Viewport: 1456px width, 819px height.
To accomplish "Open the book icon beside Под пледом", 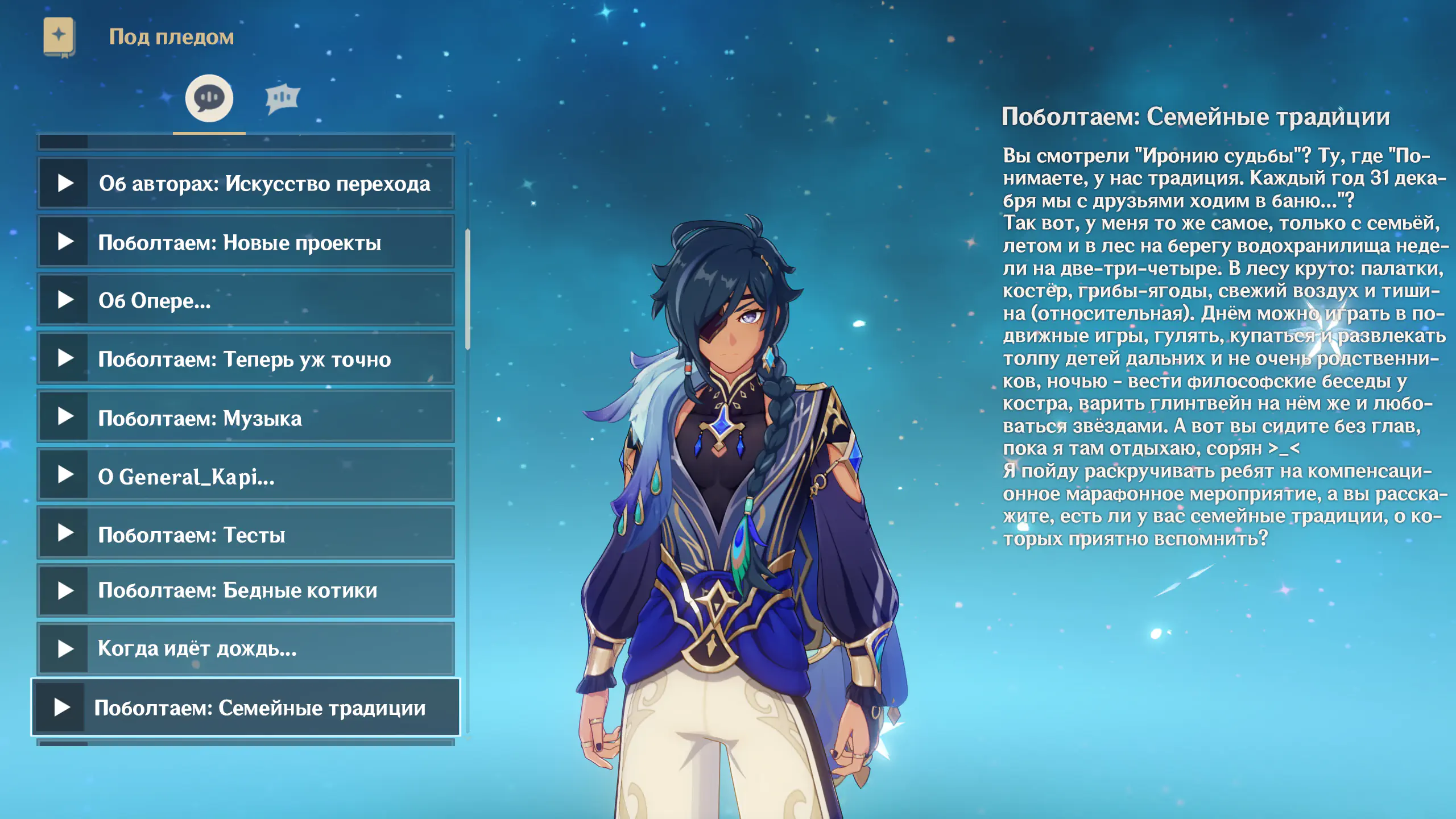I will [59, 36].
